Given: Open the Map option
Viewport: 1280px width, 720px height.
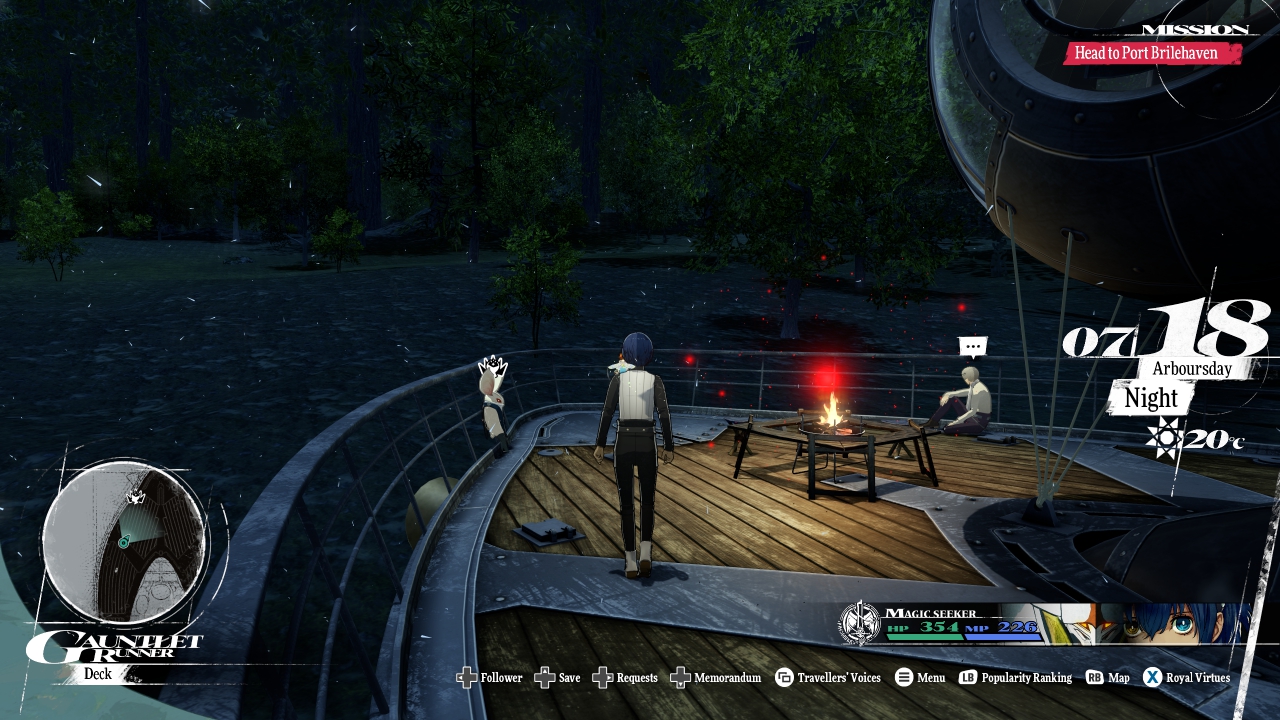Looking at the screenshot, I should (x=1108, y=678).
